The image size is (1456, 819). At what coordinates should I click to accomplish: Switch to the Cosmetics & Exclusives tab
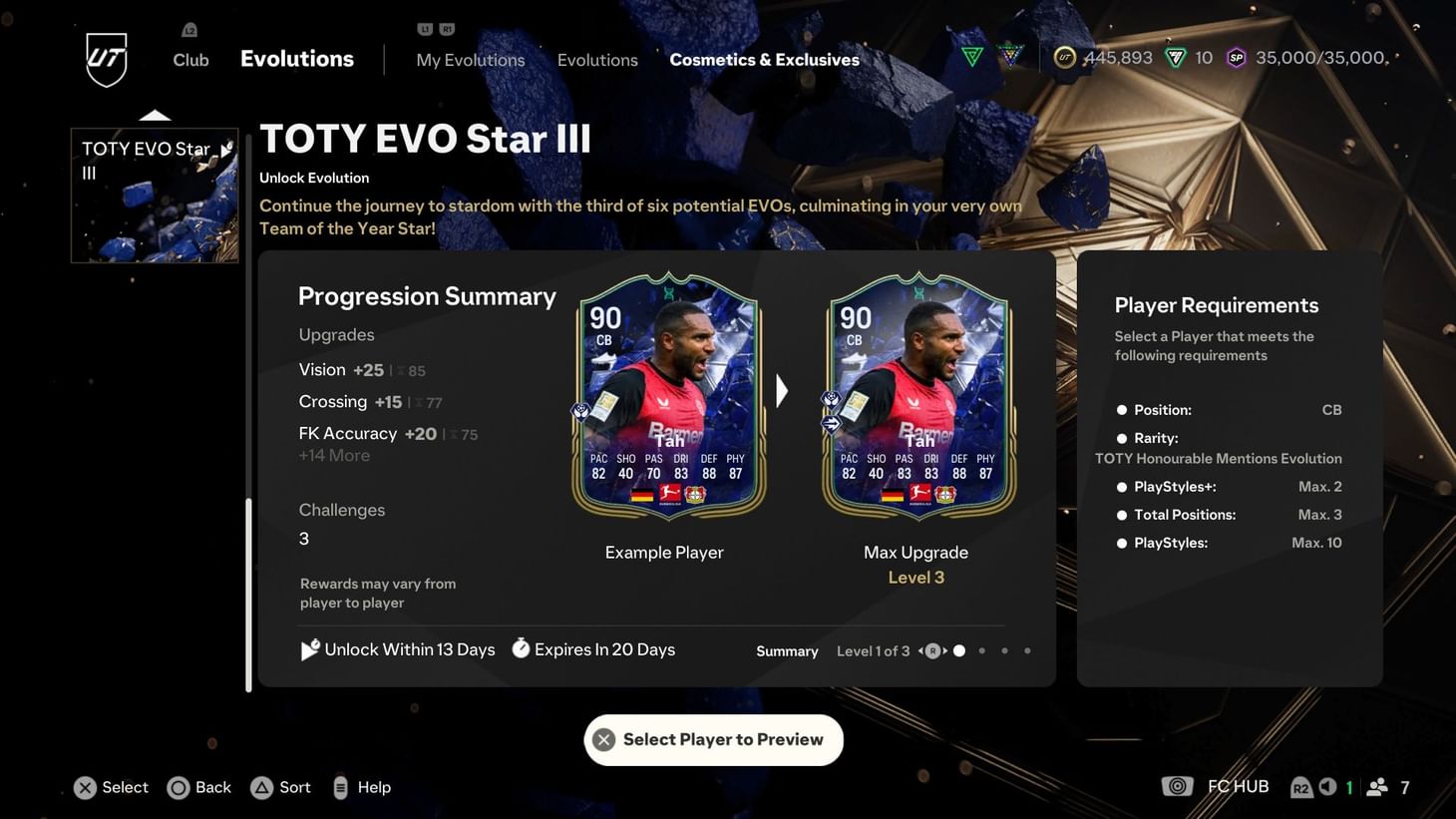point(763,59)
